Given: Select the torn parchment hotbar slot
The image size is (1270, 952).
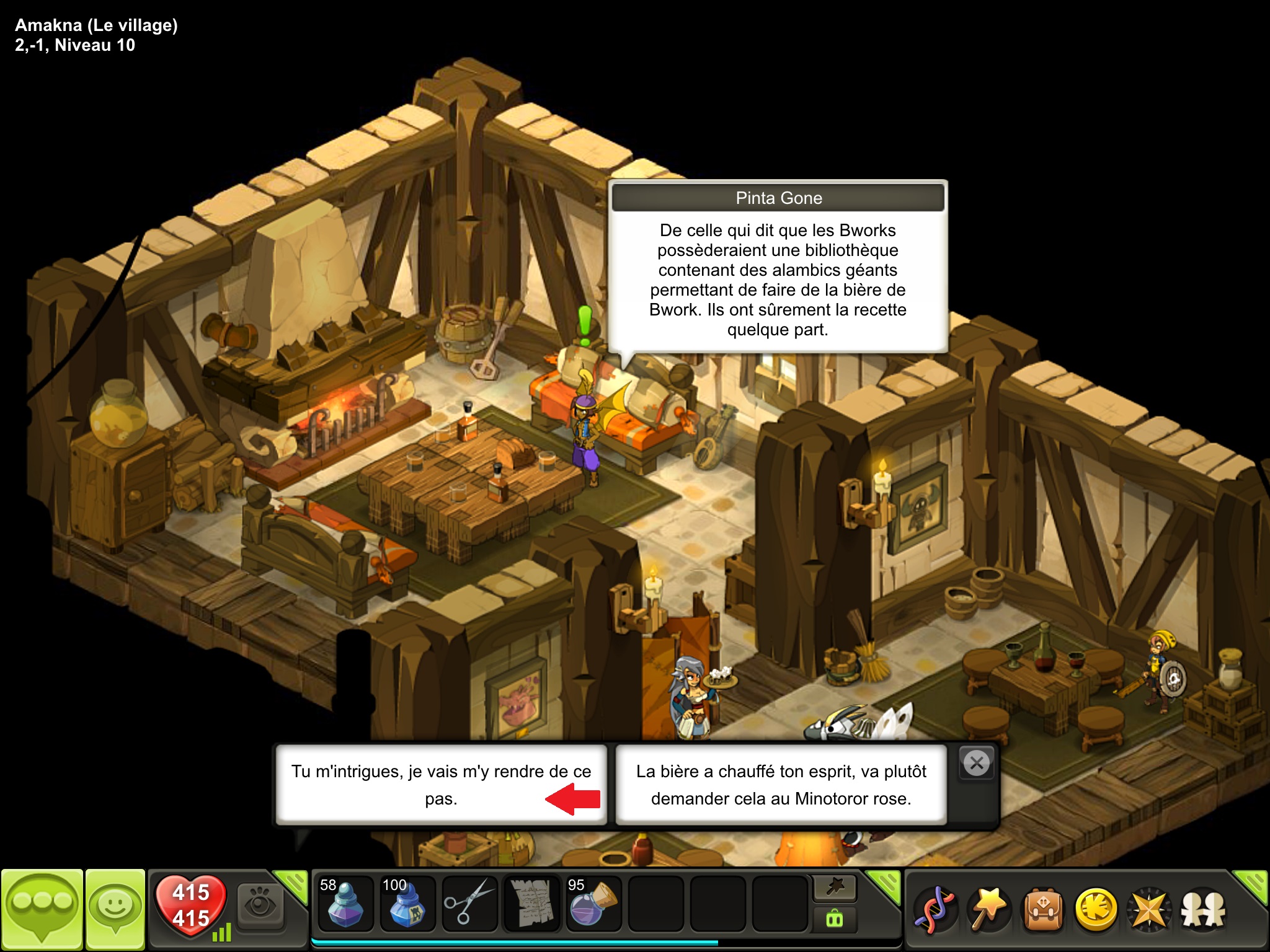Looking at the screenshot, I should click(x=531, y=905).
